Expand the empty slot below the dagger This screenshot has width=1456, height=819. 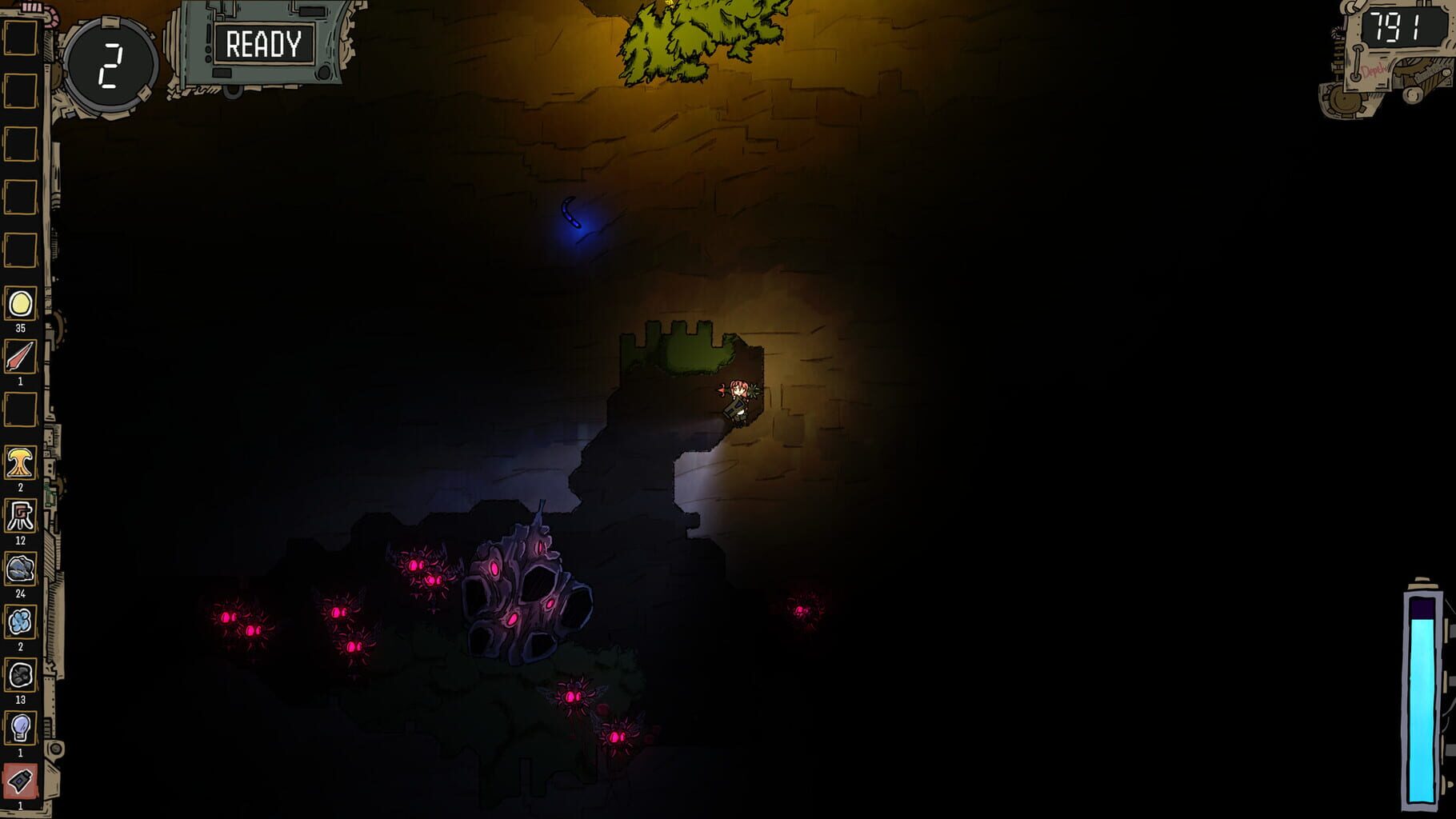click(22, 410)
